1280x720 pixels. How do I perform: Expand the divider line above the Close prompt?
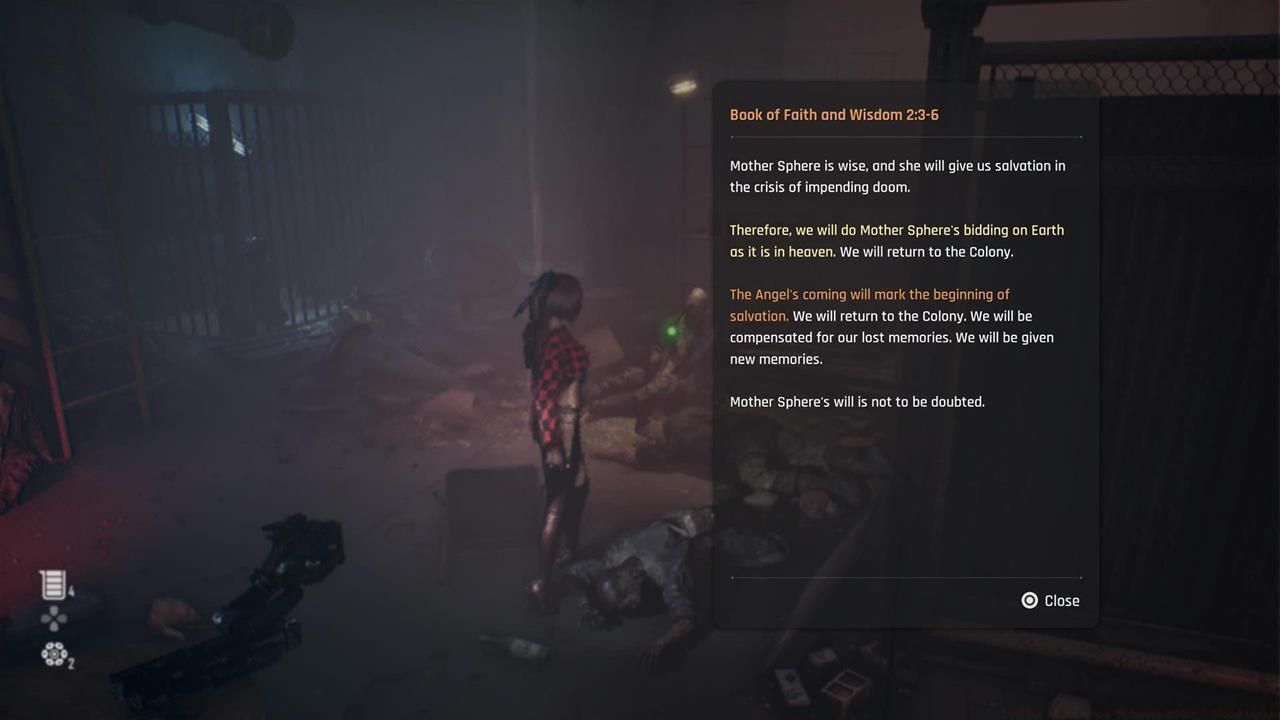click(906, 578)
